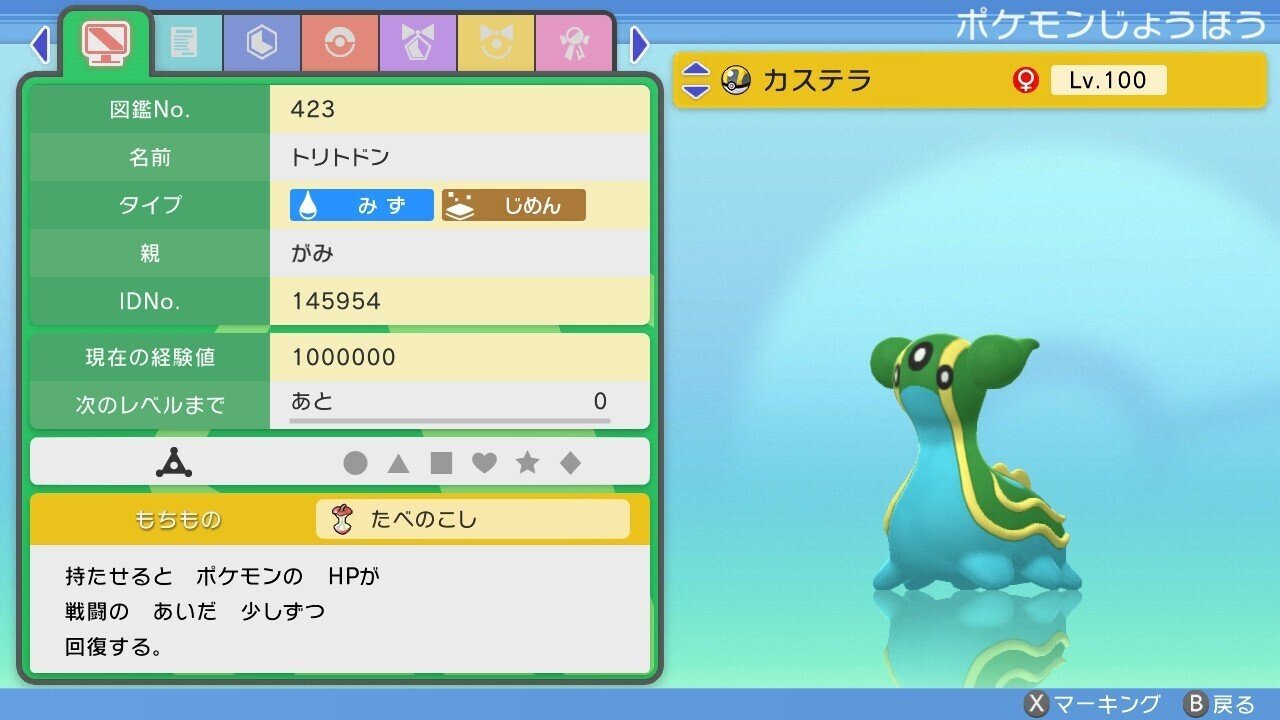Screen dimensions: 1280x720
Task: Click the left blue navigation arrow
Action: 40,45
